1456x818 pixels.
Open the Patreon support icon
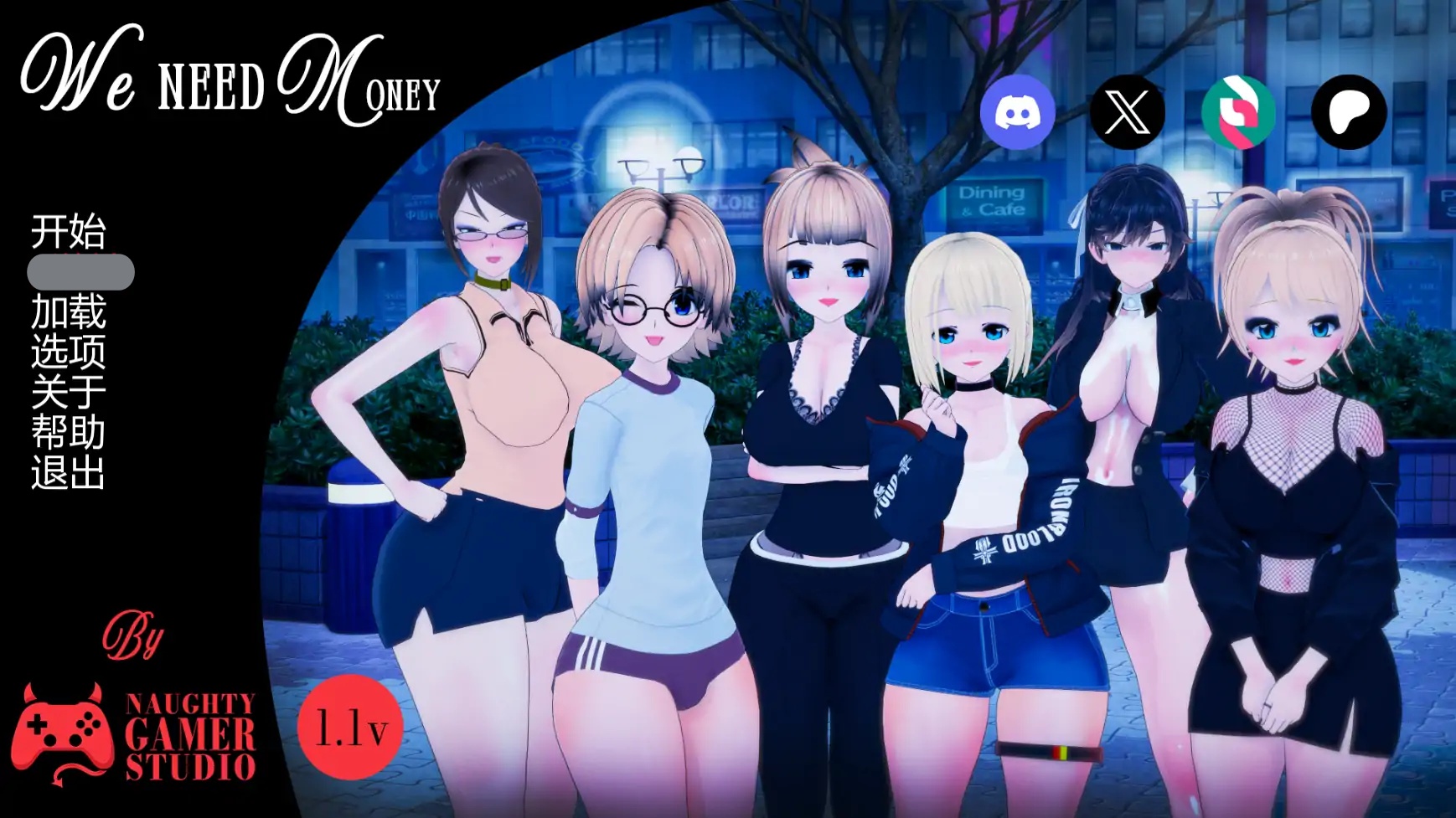point(1347,111)
